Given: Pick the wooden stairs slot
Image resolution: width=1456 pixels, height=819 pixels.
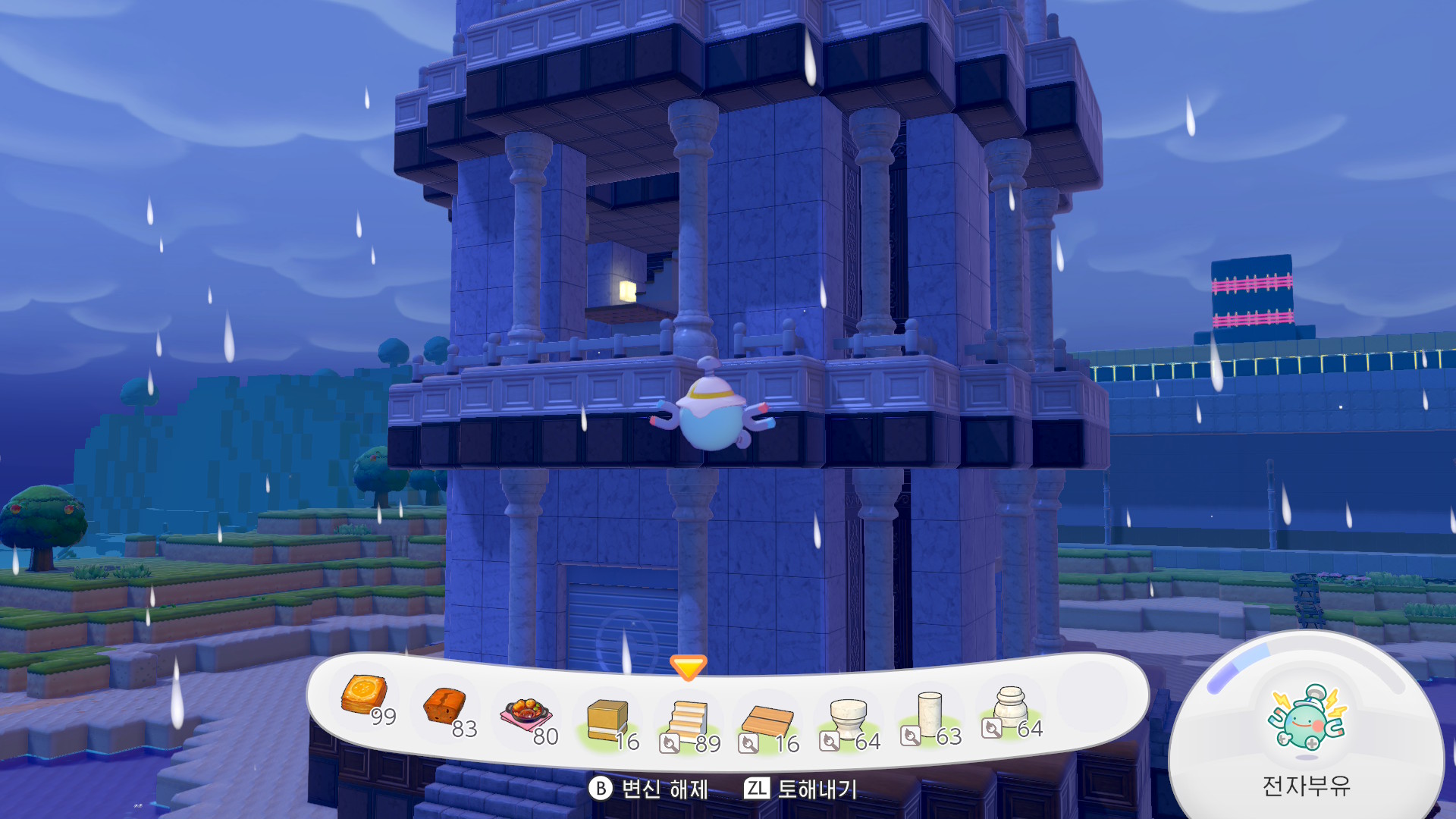Looking at the screenshot, I should [x=688, y=720].
